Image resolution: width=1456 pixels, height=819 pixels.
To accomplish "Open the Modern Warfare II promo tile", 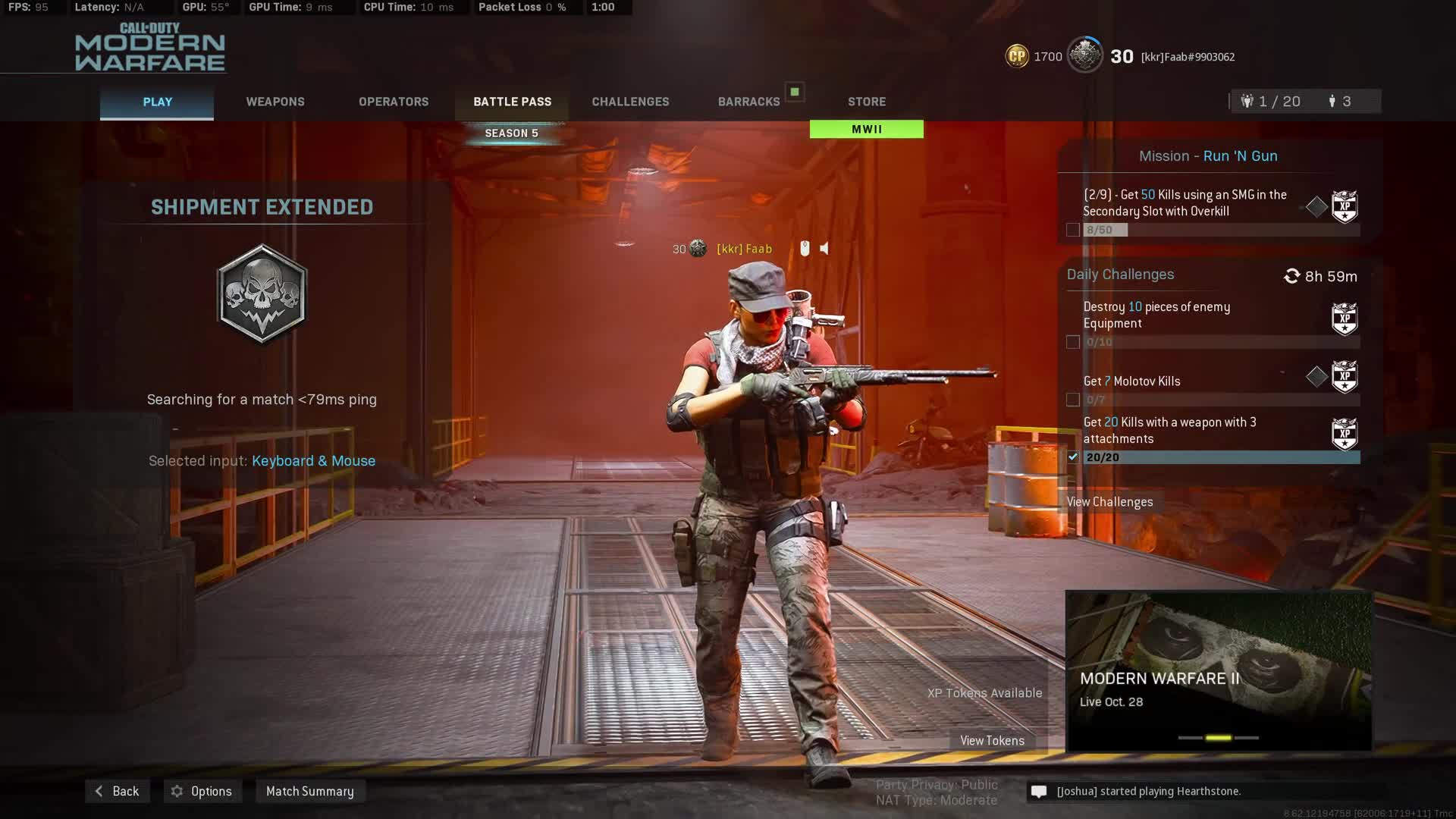I will click(x=1219, y=671).
